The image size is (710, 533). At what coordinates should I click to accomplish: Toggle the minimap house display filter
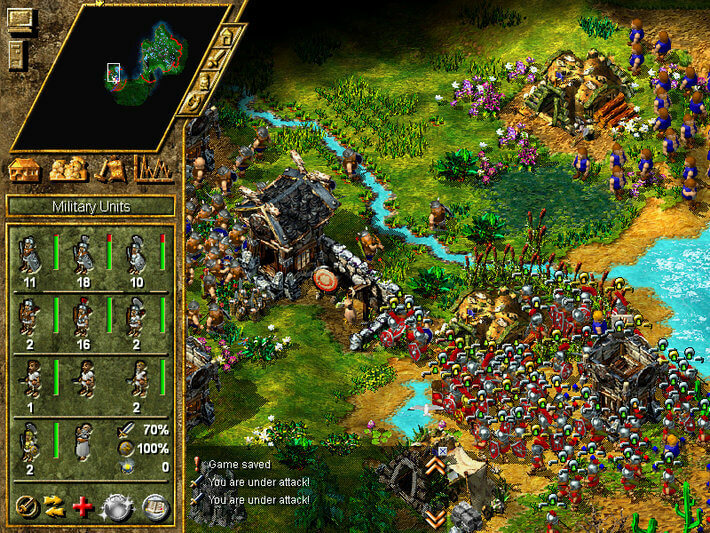pyautogui.click(x=226, y=37)
